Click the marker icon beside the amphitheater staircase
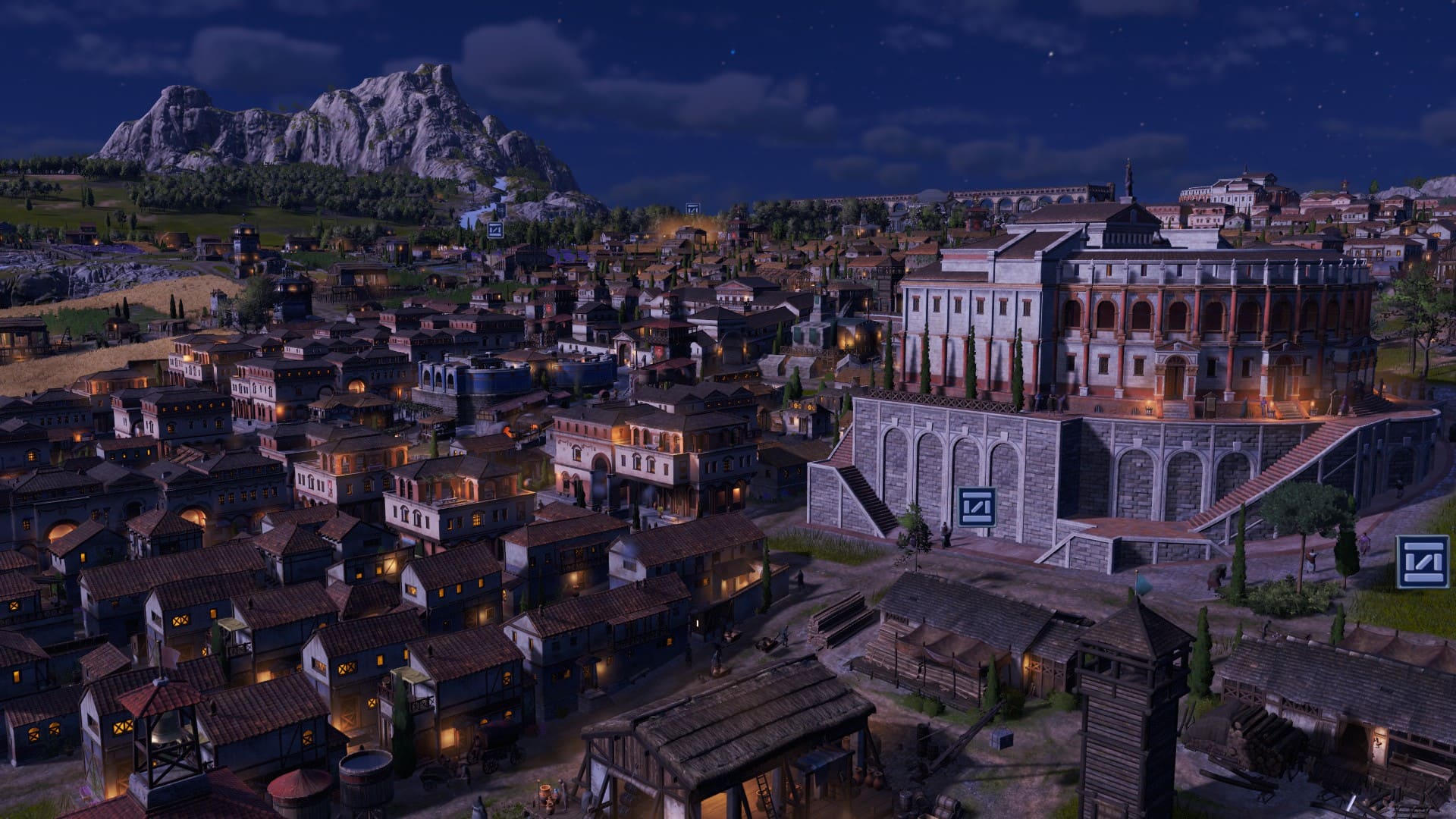The image size is (1456, 819). coord(977,507)
